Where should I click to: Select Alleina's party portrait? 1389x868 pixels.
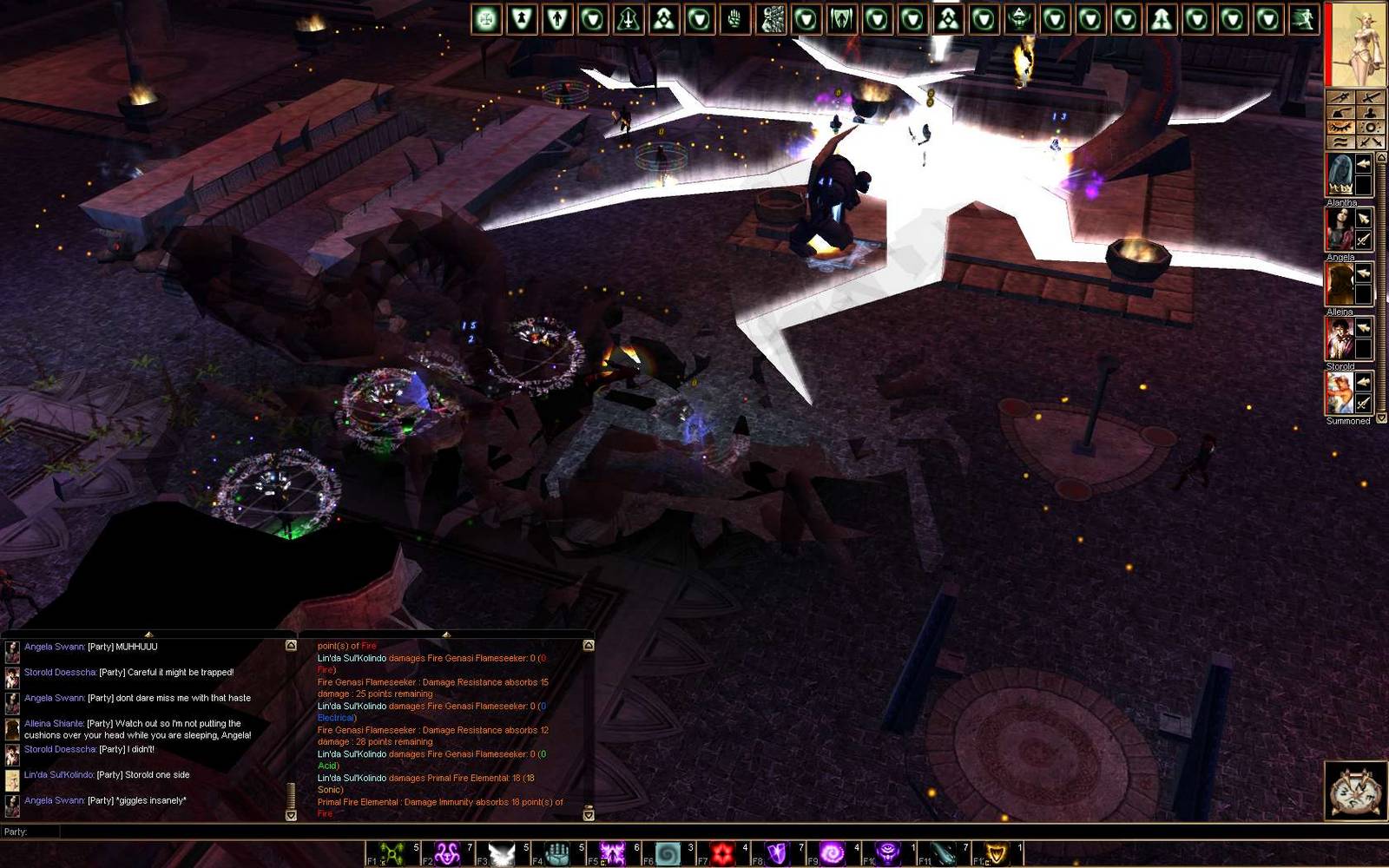(x=1340, y=285)
